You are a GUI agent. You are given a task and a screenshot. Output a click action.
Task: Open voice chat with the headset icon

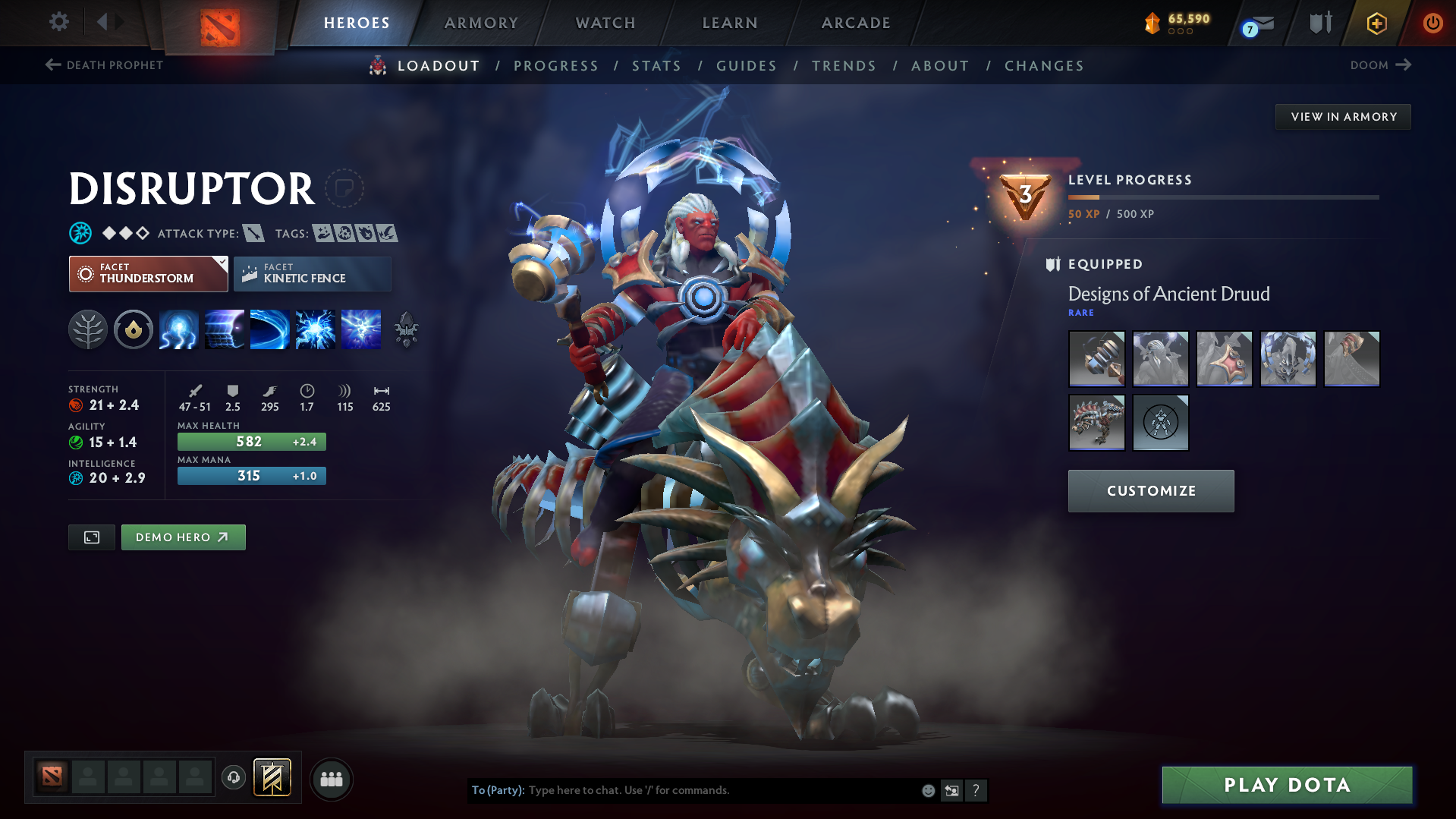pyautogui.click(x=234, y=777)
